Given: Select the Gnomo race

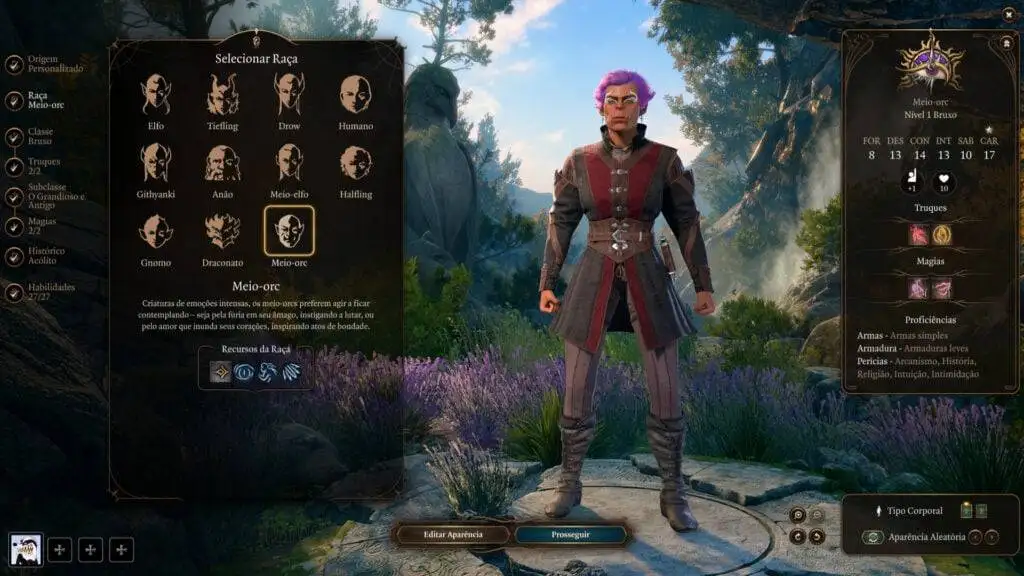Looking at the screenshot, I should pyautogui.click(x=155, y=231).
